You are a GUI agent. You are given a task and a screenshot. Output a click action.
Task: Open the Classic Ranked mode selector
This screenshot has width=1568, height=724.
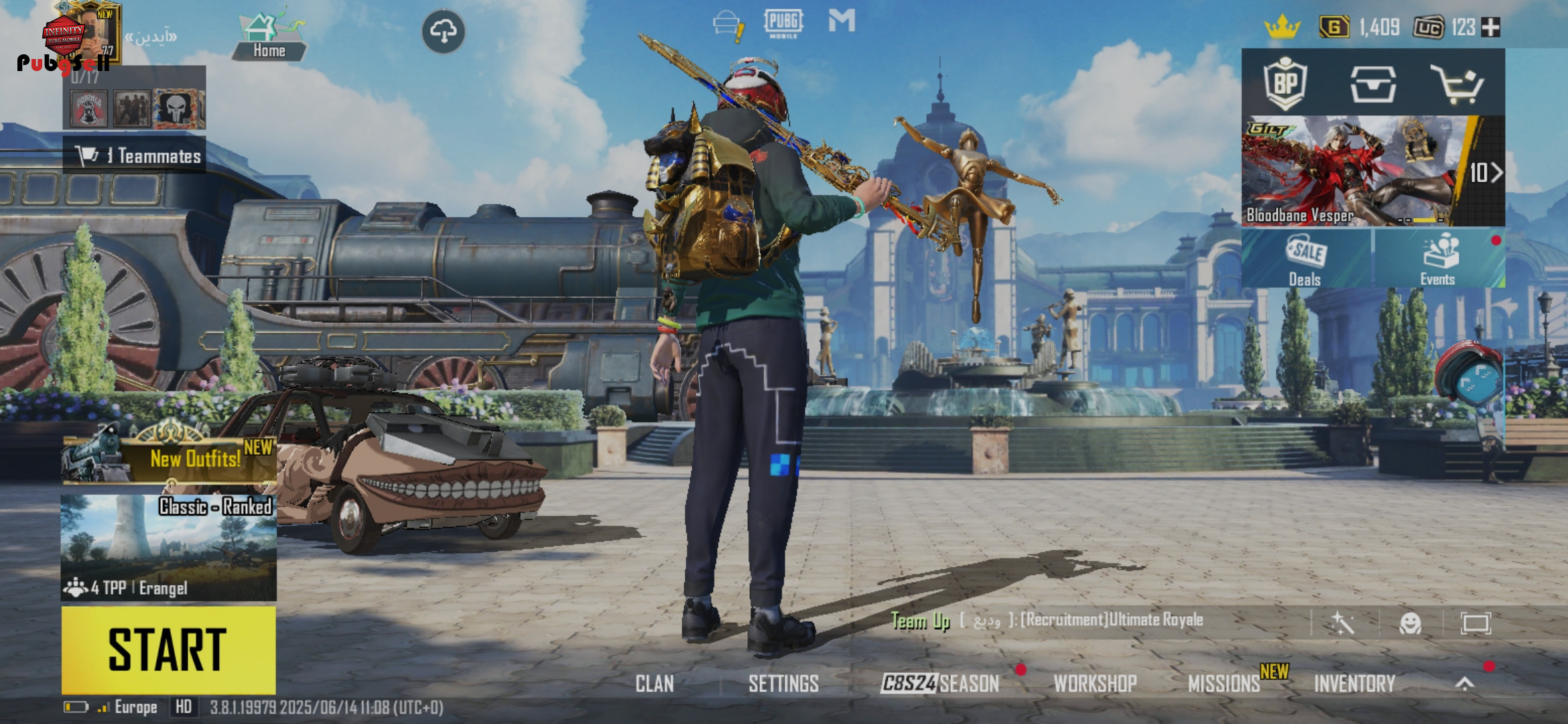point(168,548)
